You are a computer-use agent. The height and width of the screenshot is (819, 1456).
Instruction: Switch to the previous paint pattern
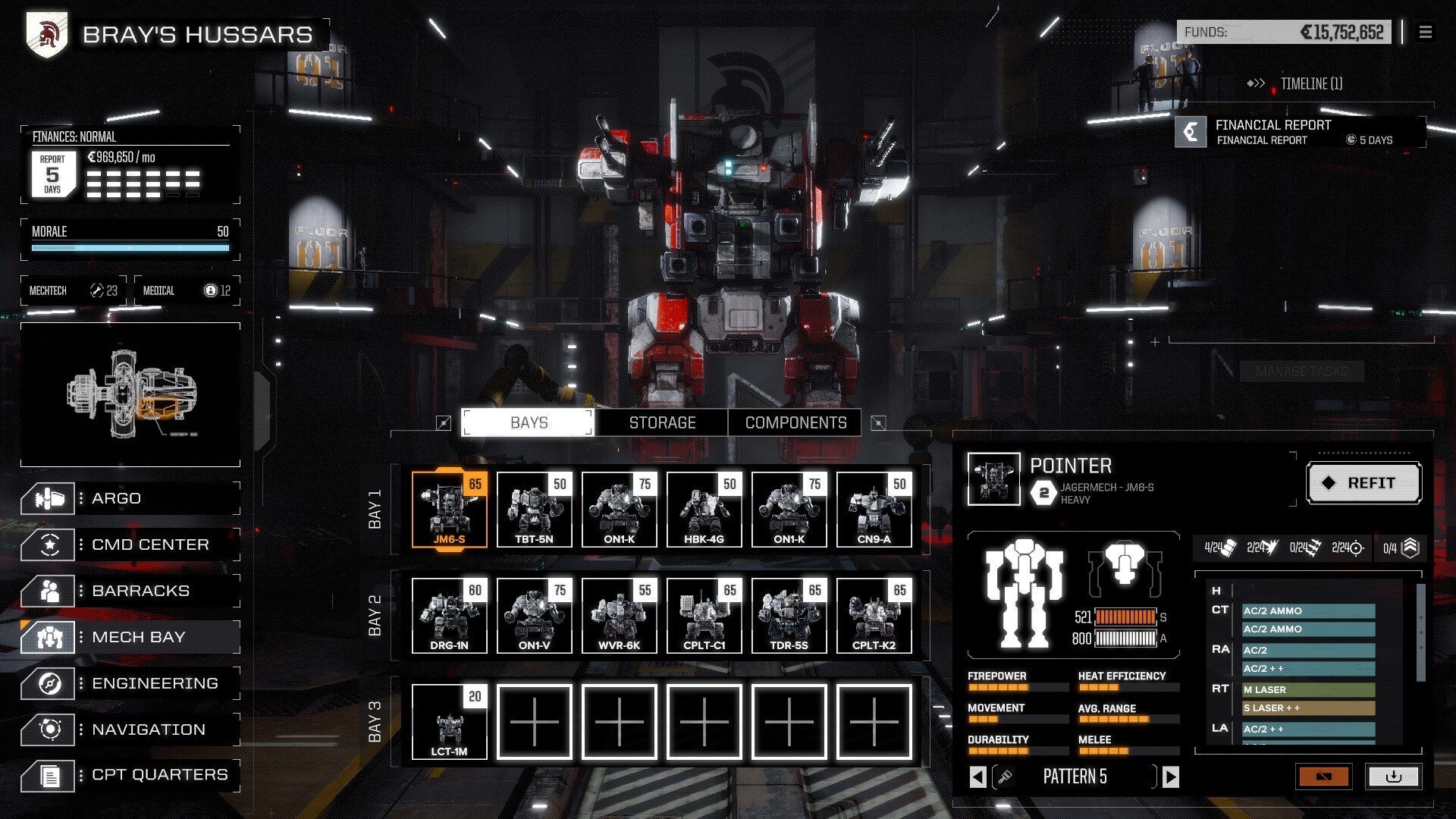978,777
